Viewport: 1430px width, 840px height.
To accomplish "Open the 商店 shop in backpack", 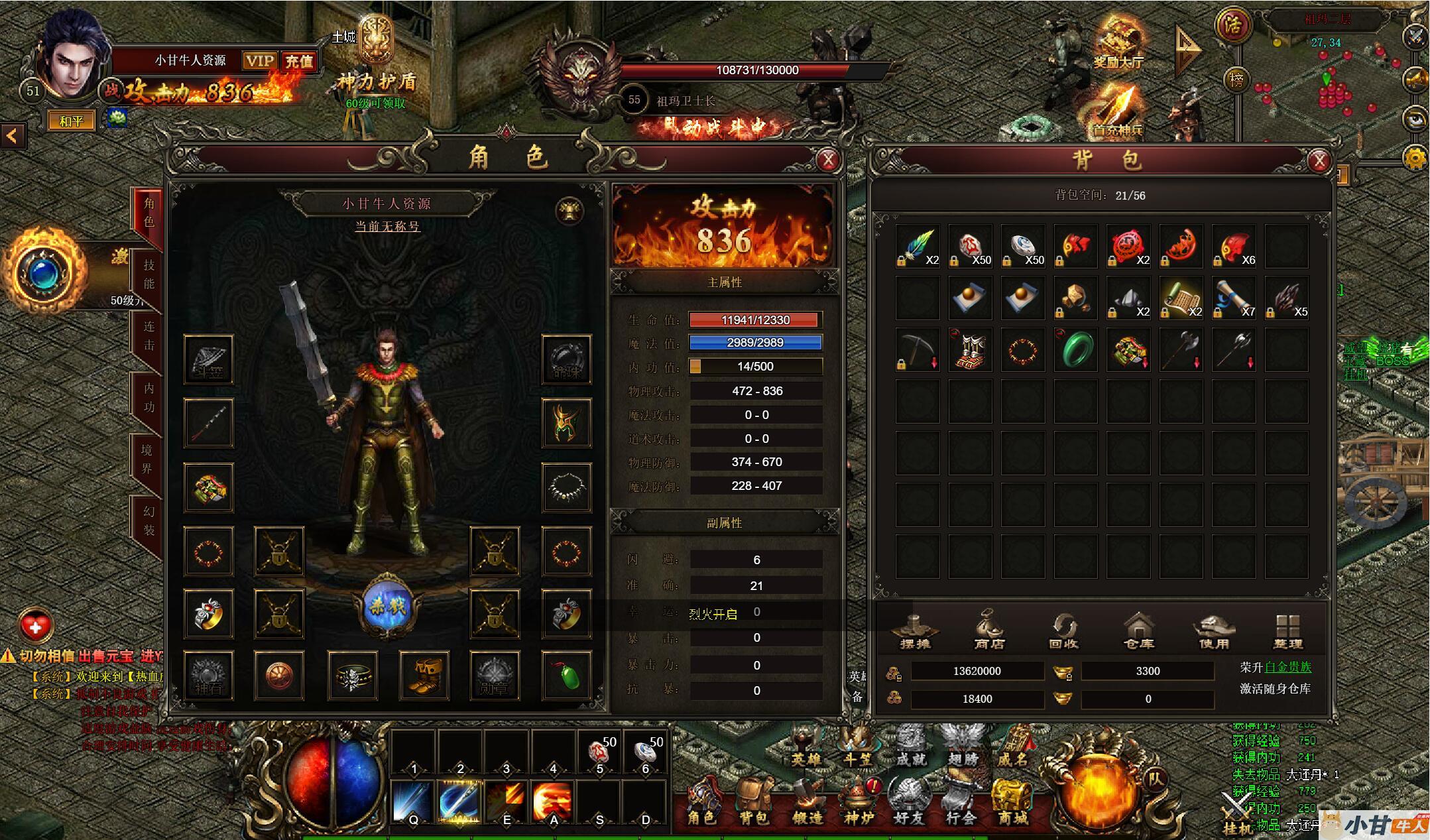I will 989,632.
